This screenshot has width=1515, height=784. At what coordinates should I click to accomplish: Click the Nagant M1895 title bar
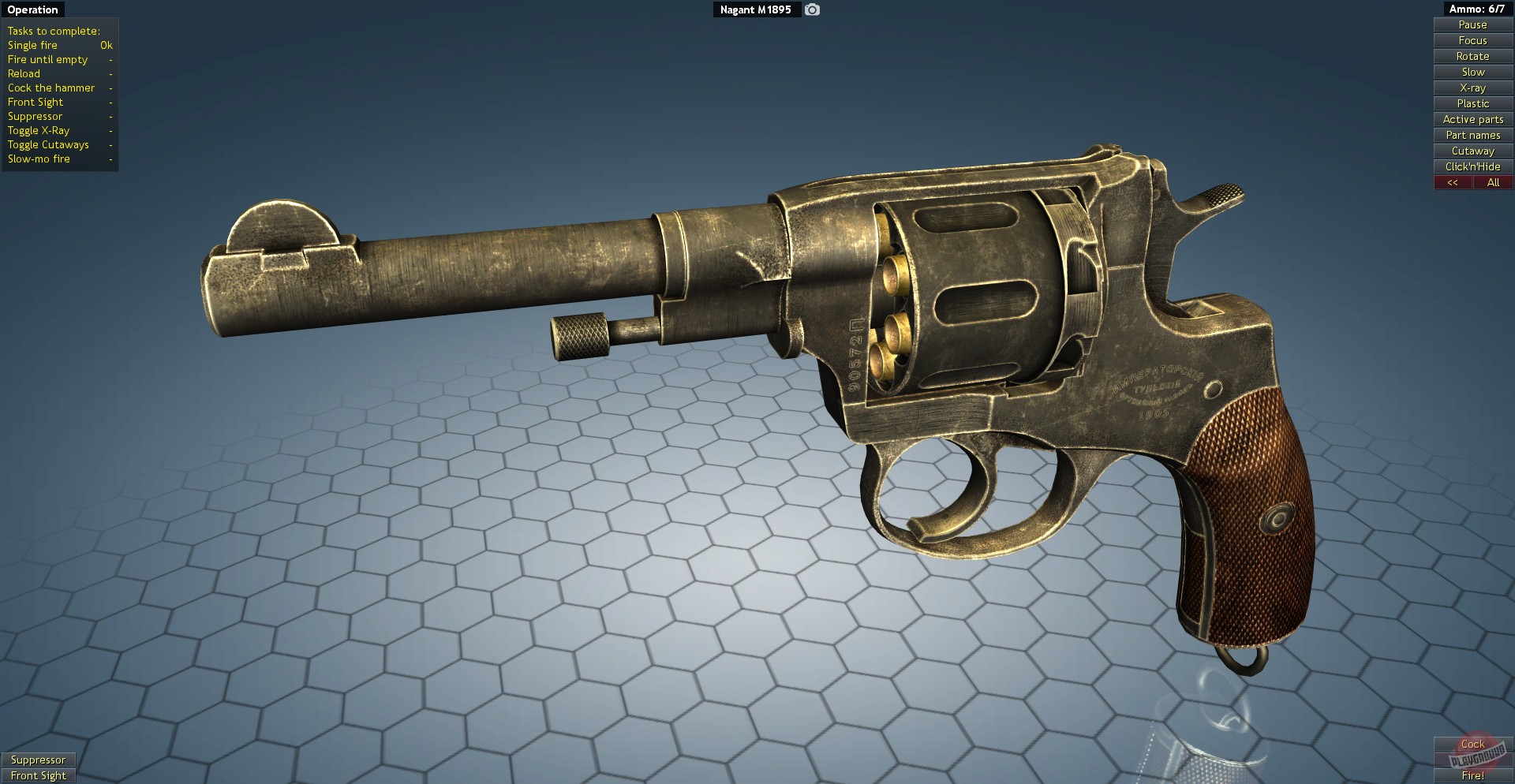coord(757,10)
